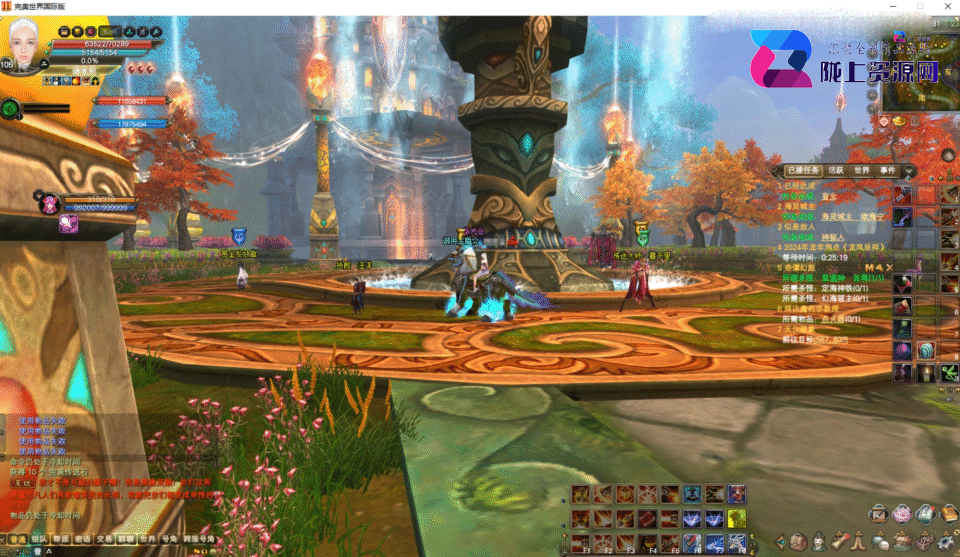Select the 世界 tab in quest tracker
Image resolution: width=960 pixels, height=557 pixels.
(861, 171)
